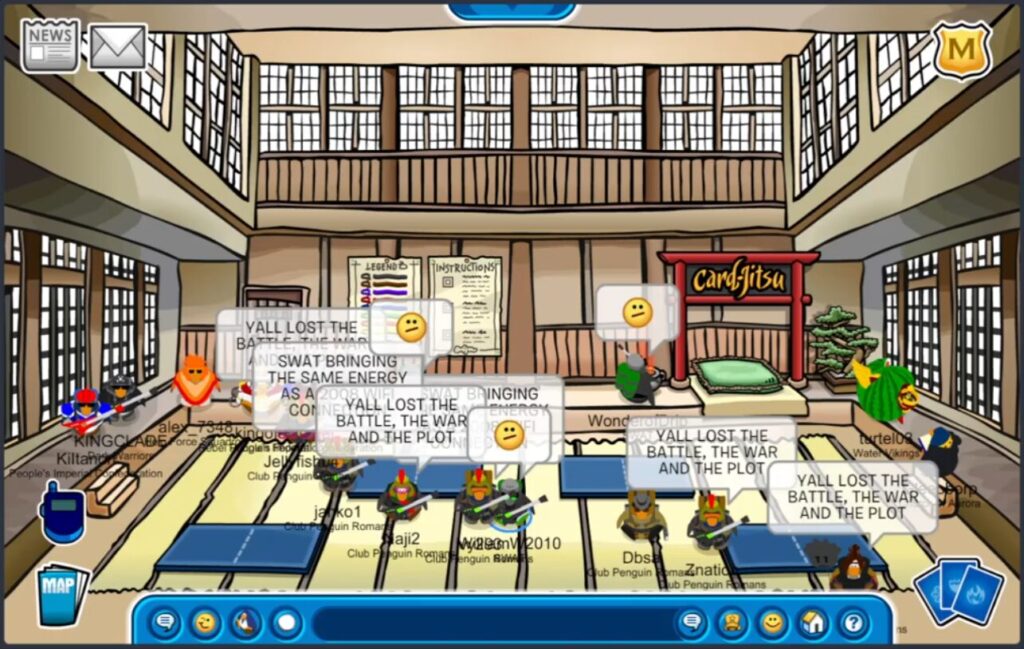
Task: Open the moderator M badge
Action: click(961, 49)
